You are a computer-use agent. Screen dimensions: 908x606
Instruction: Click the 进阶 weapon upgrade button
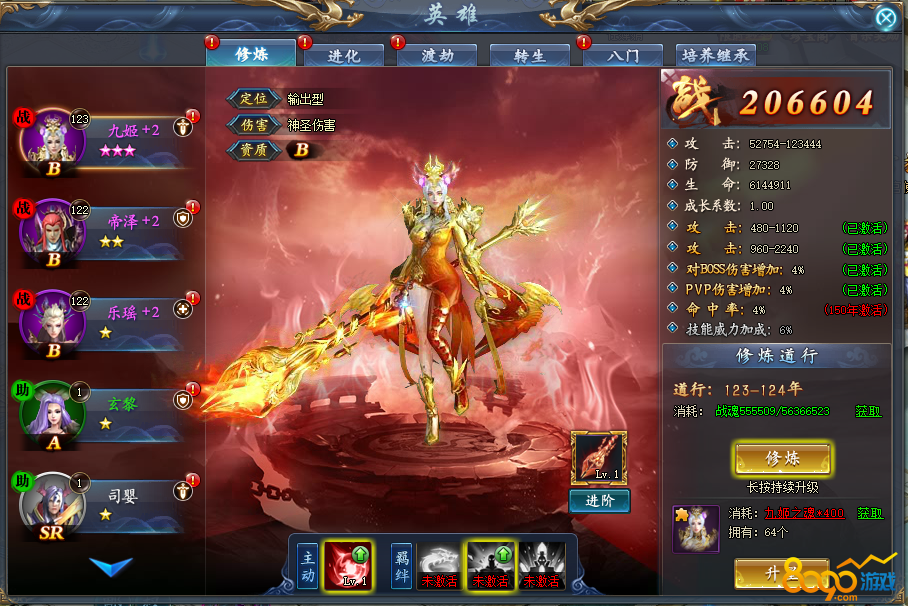click(599, 501)
